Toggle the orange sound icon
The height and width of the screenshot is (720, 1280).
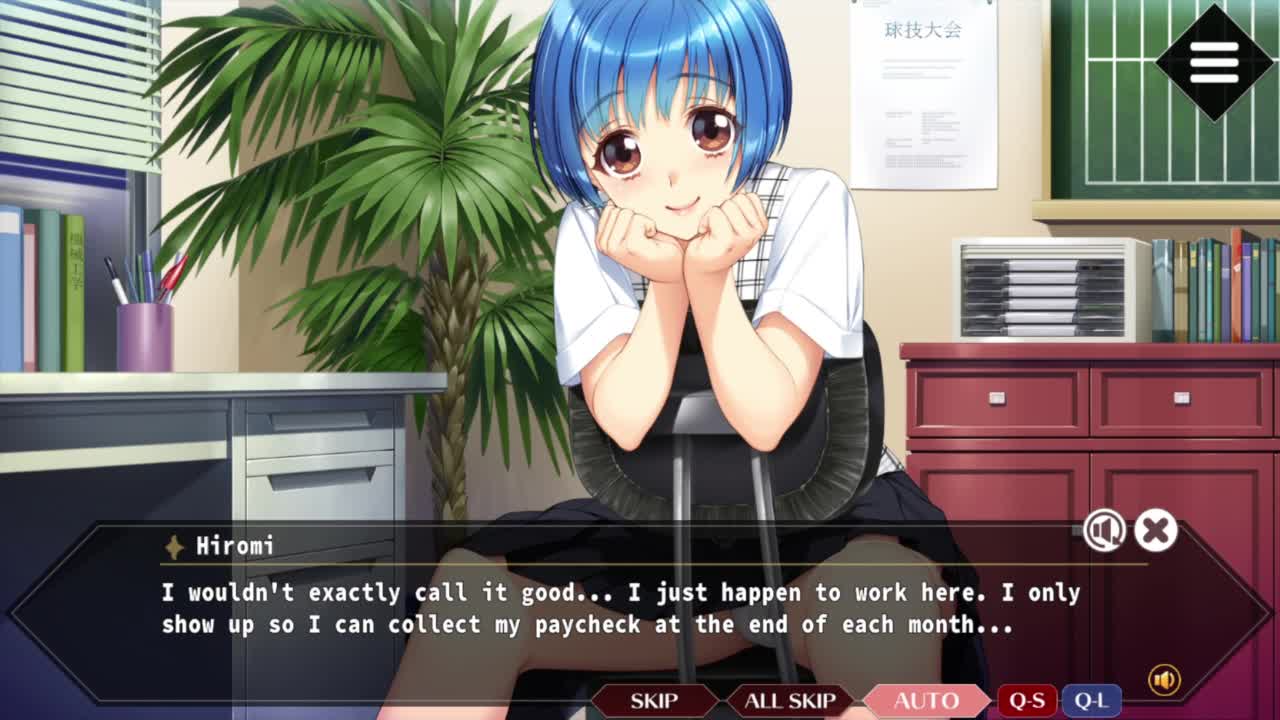tap(1164, 680)
